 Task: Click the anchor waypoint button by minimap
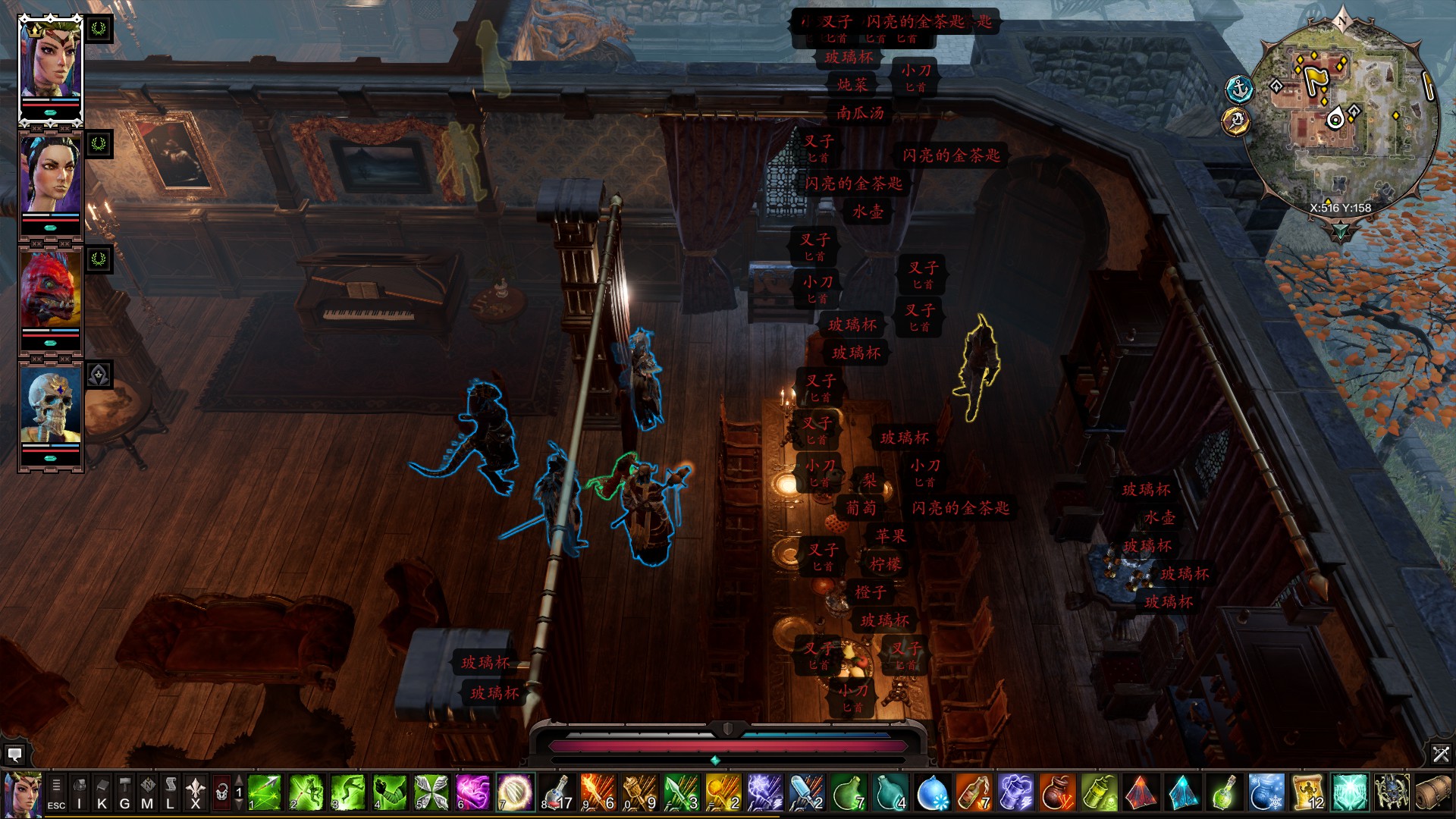tap(1239, 89)
